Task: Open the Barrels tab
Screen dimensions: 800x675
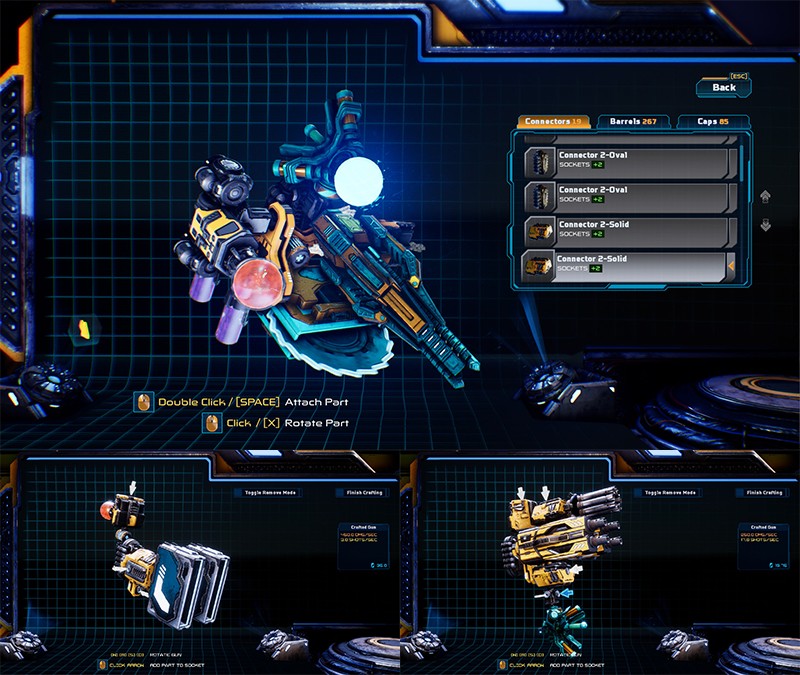Action: (632, 122)
